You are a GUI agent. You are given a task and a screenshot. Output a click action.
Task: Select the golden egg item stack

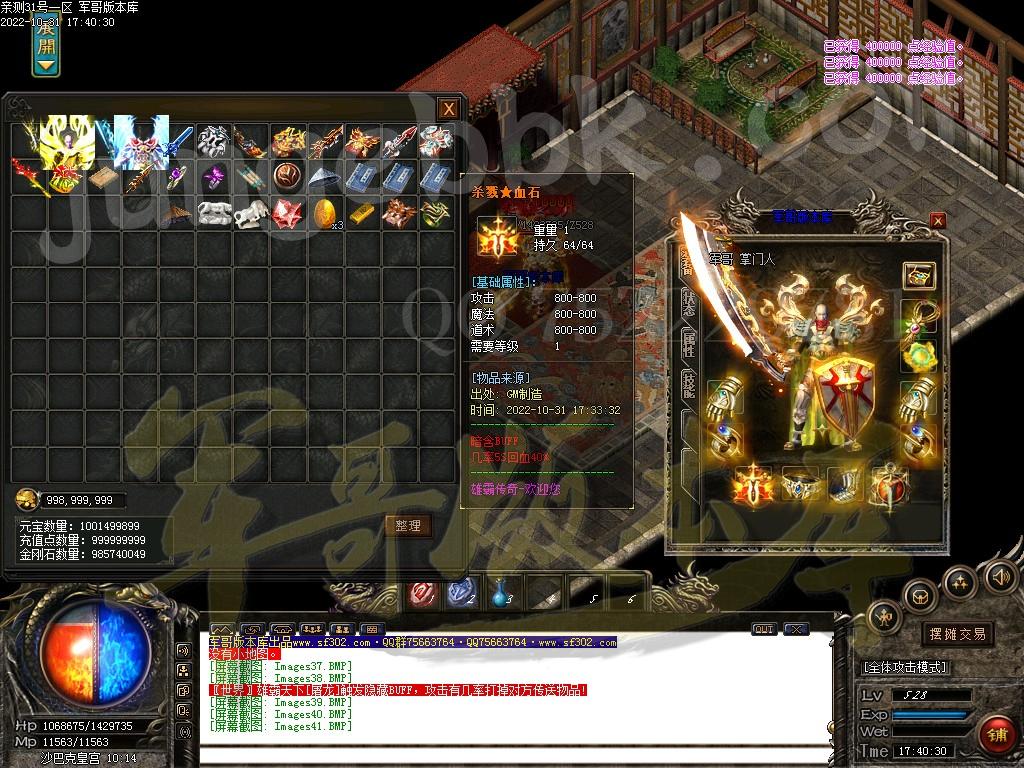point(325,212)
